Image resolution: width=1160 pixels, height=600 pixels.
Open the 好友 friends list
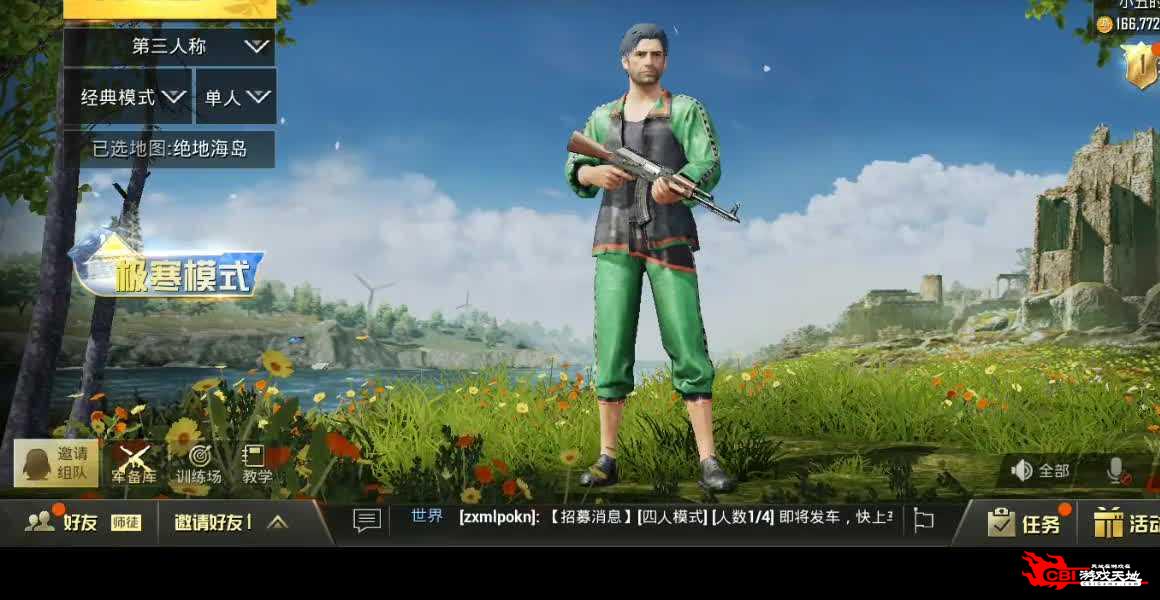pos(62,521)
